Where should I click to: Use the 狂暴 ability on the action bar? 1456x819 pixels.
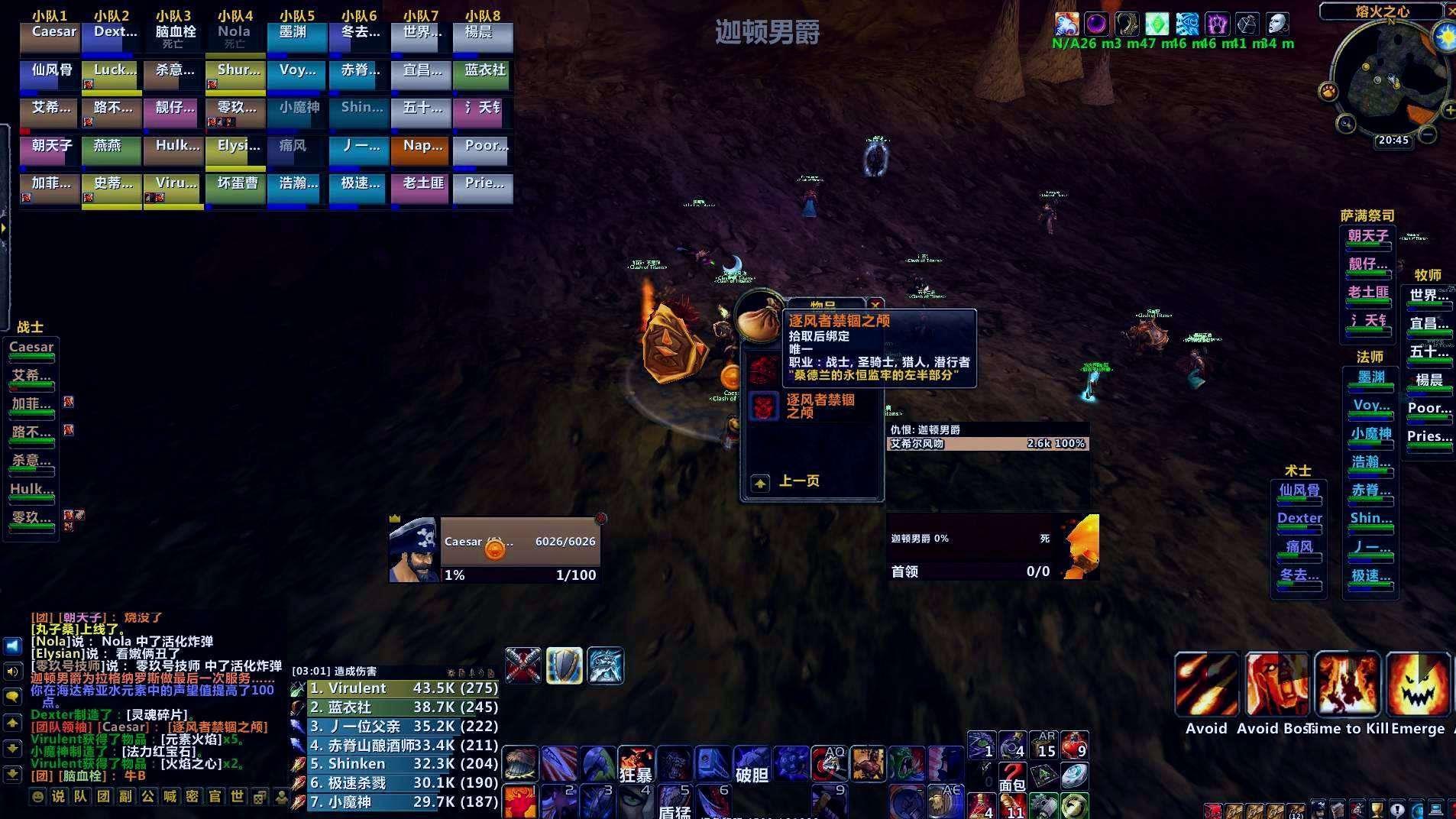click(x=636, y=762)
